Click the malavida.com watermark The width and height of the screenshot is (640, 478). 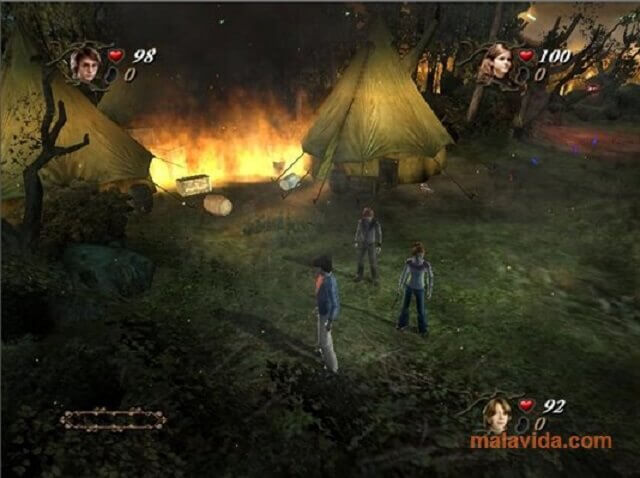[542, 441]
